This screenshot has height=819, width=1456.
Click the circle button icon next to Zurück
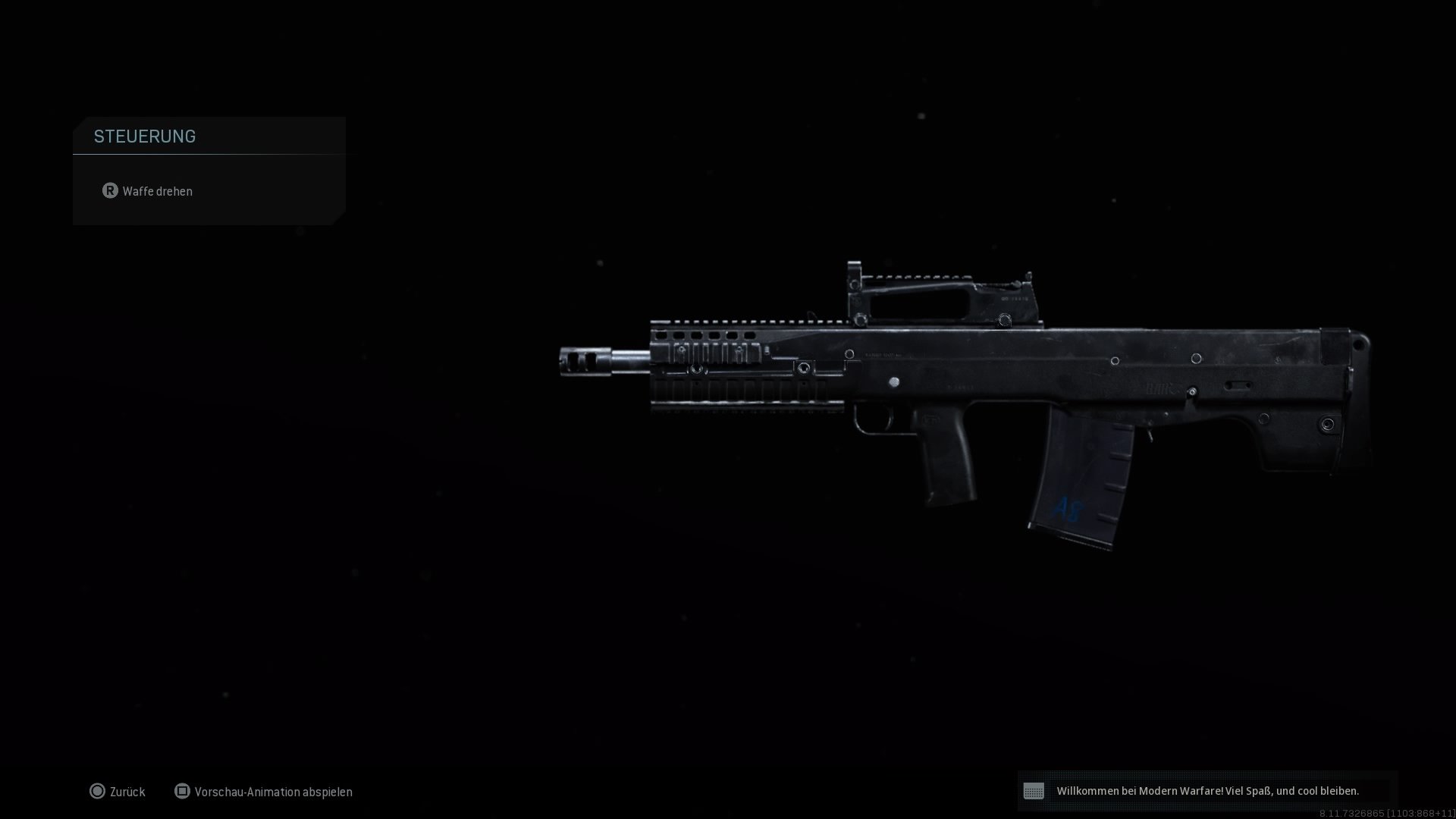(99, 791)
